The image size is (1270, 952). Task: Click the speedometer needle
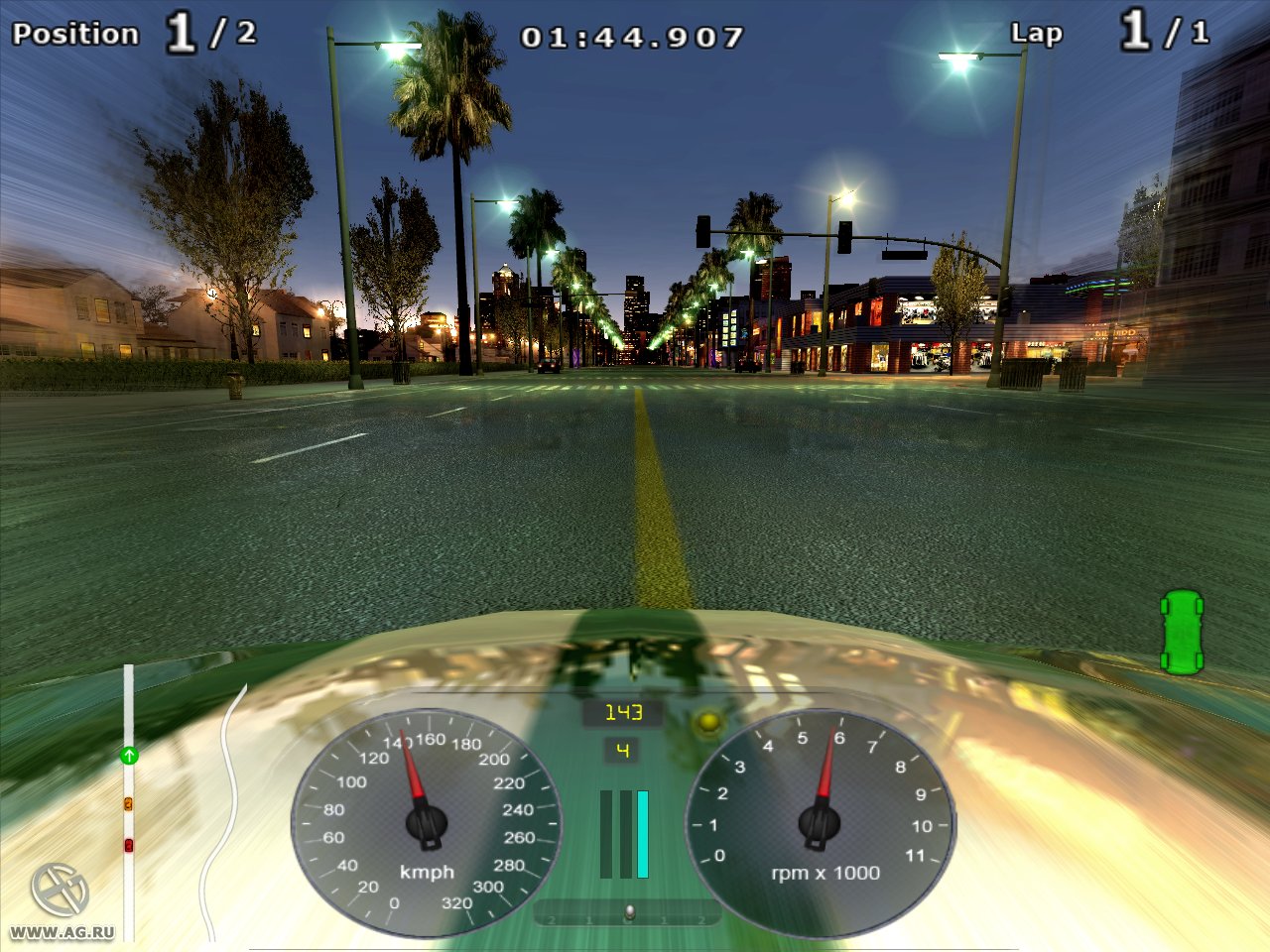[x=410, y=773]
